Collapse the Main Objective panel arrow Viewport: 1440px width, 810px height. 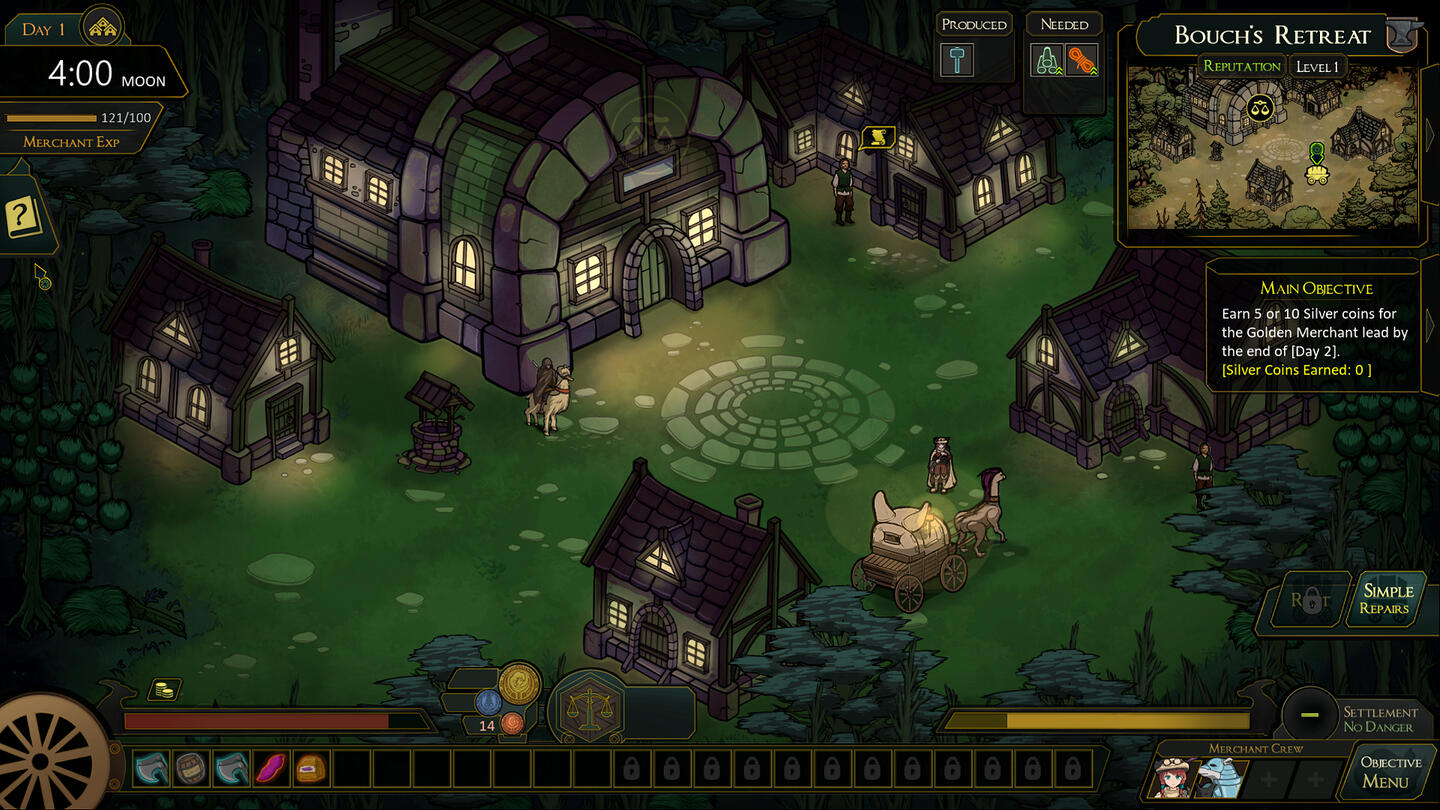[1429, 325]
